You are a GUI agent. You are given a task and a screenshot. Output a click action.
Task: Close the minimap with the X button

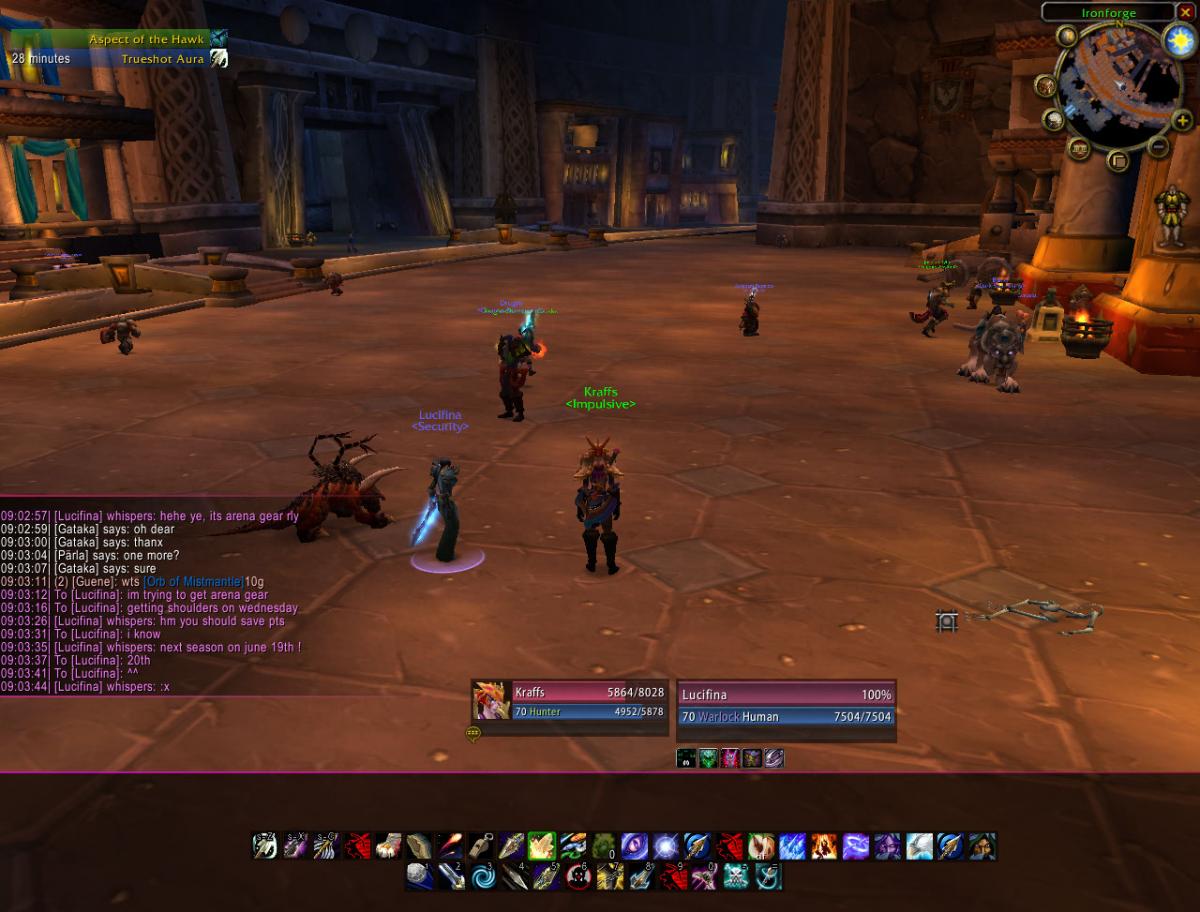[x=1185, y=12]
